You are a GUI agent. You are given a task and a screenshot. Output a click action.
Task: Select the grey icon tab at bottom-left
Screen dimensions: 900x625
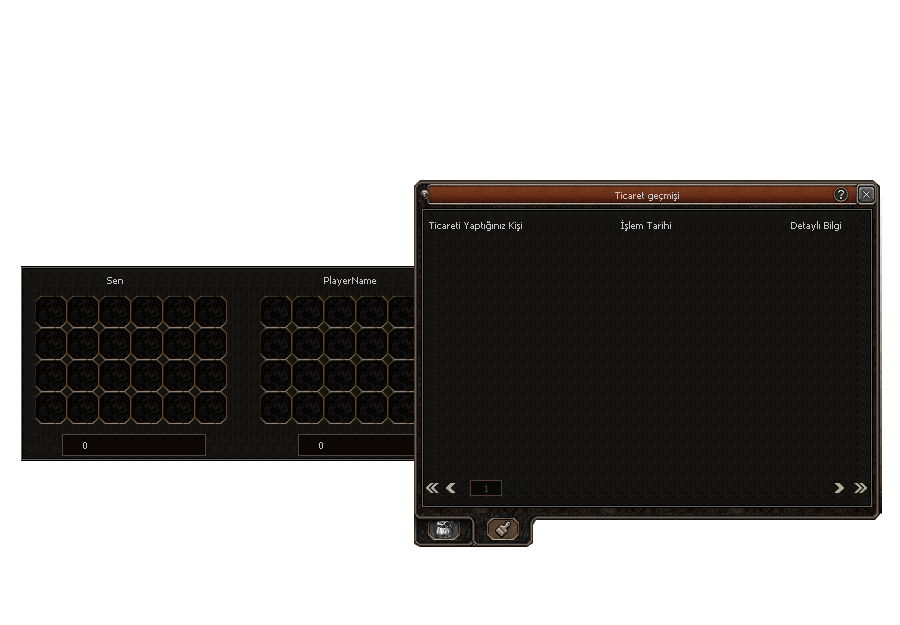pos(444,531)
